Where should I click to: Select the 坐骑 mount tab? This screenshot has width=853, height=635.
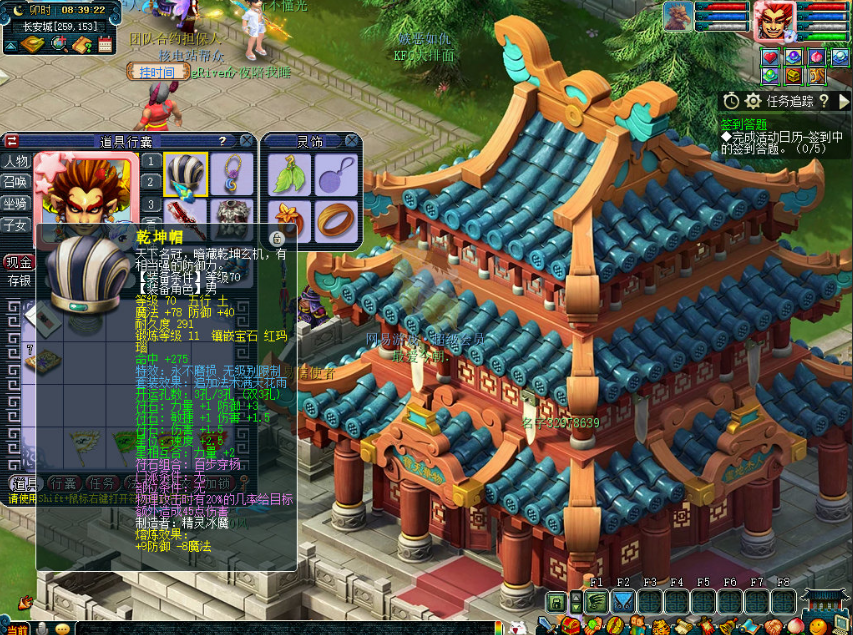15,204
